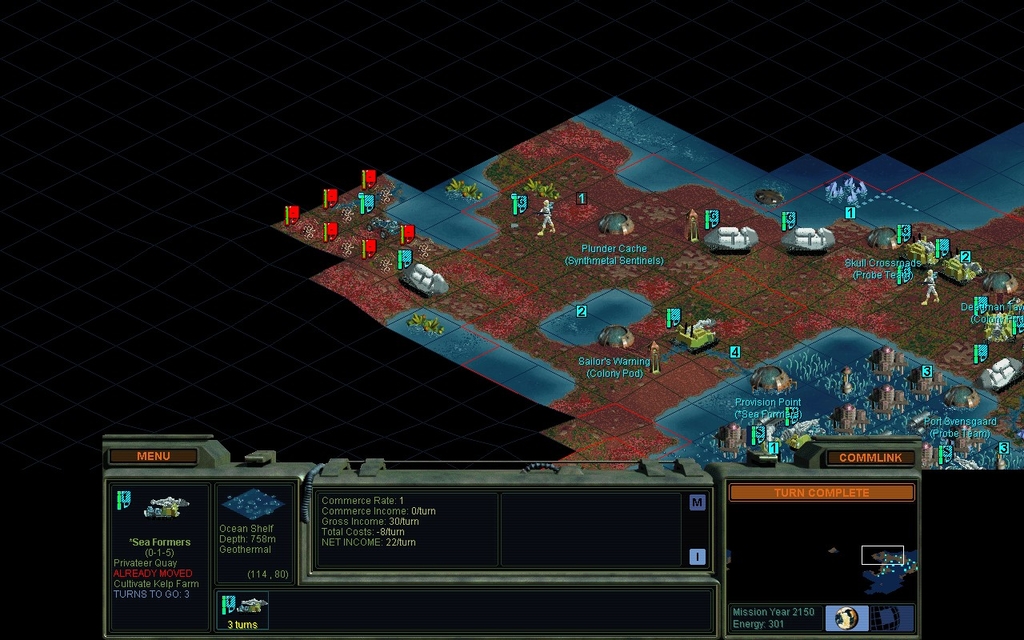Click the world minimap

click(820, 550)
